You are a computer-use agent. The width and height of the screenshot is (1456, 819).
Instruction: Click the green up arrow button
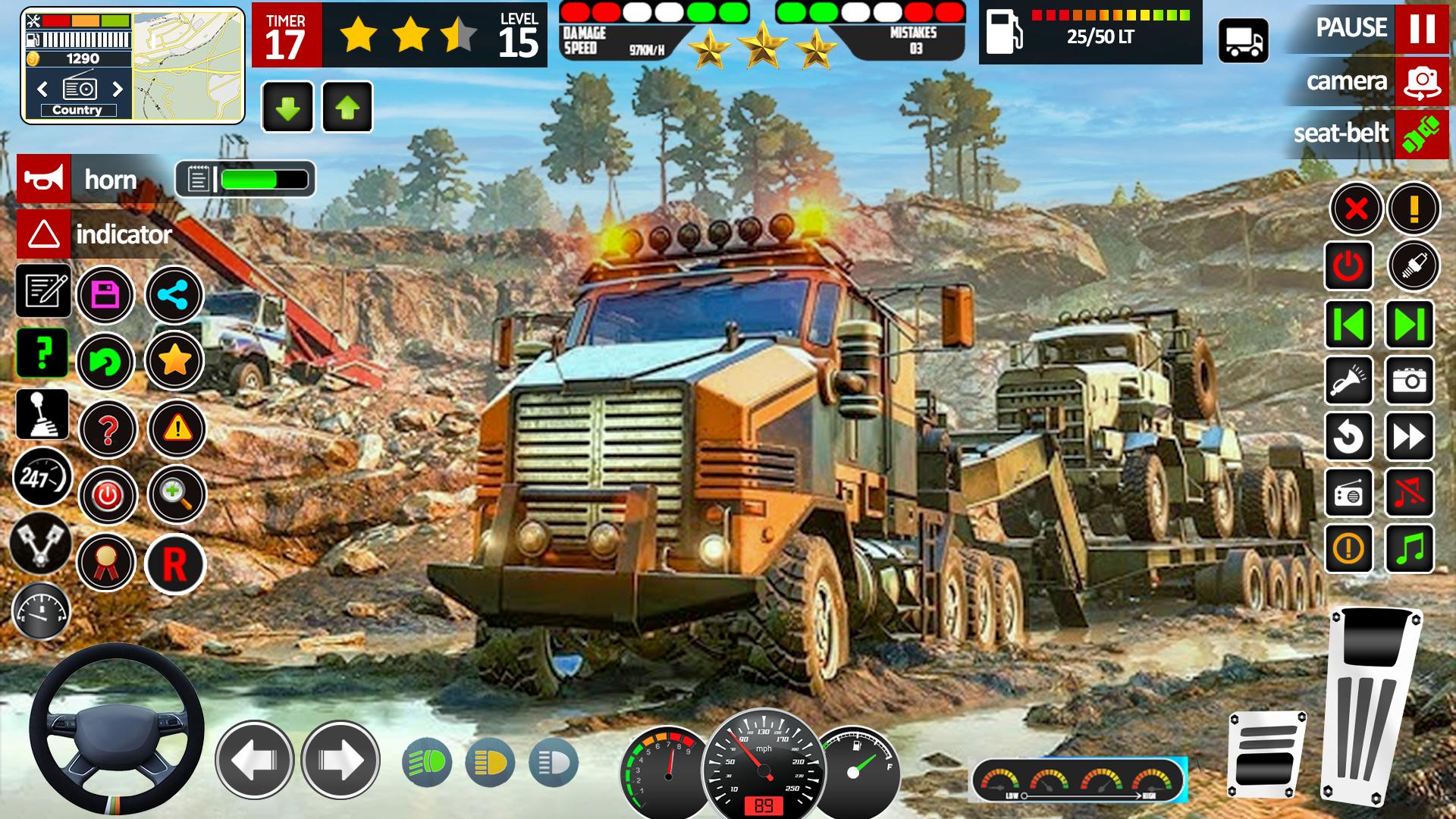click(347, 108)
